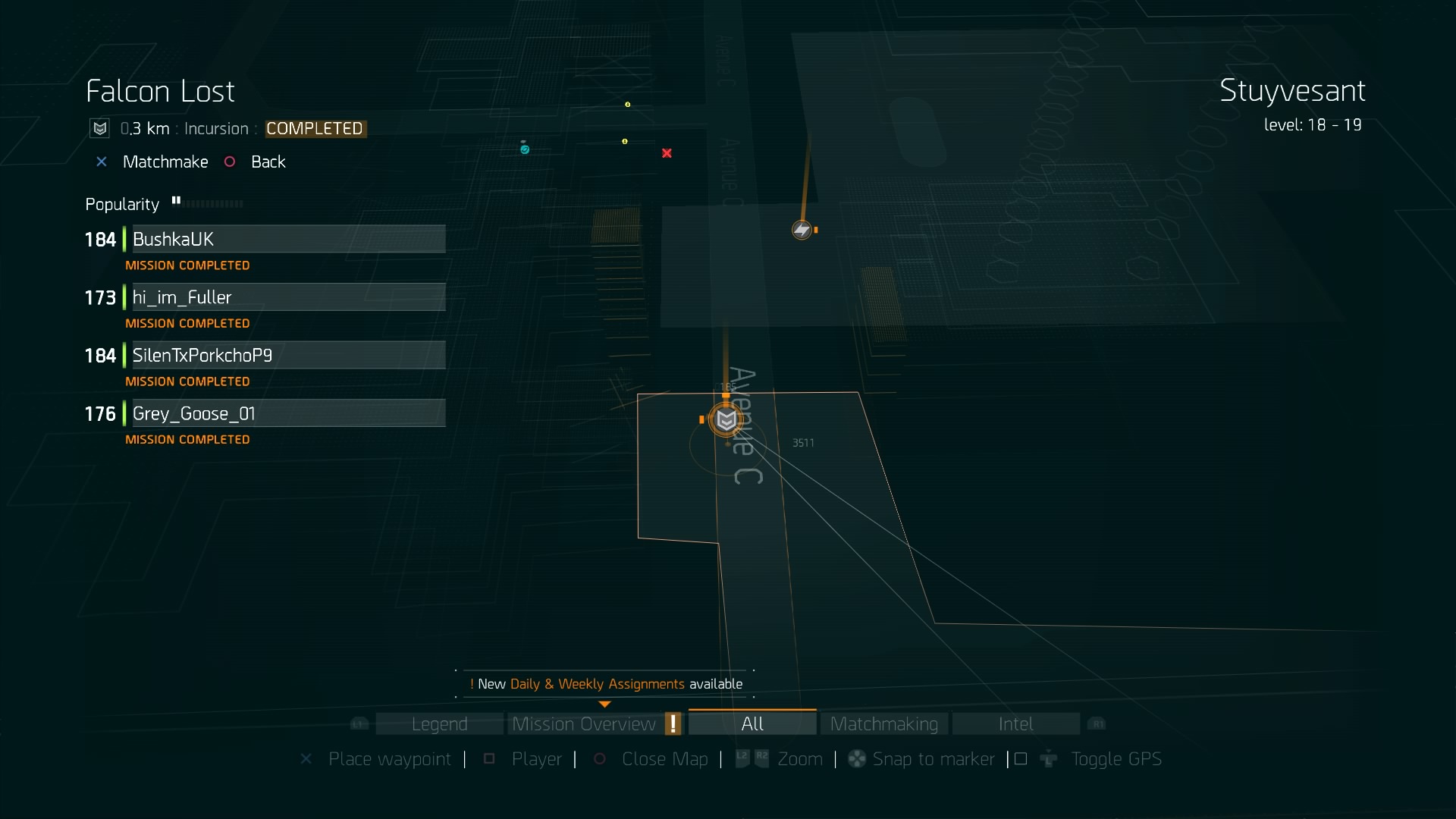Open the Mission Overview tab

tap(584, 724)
